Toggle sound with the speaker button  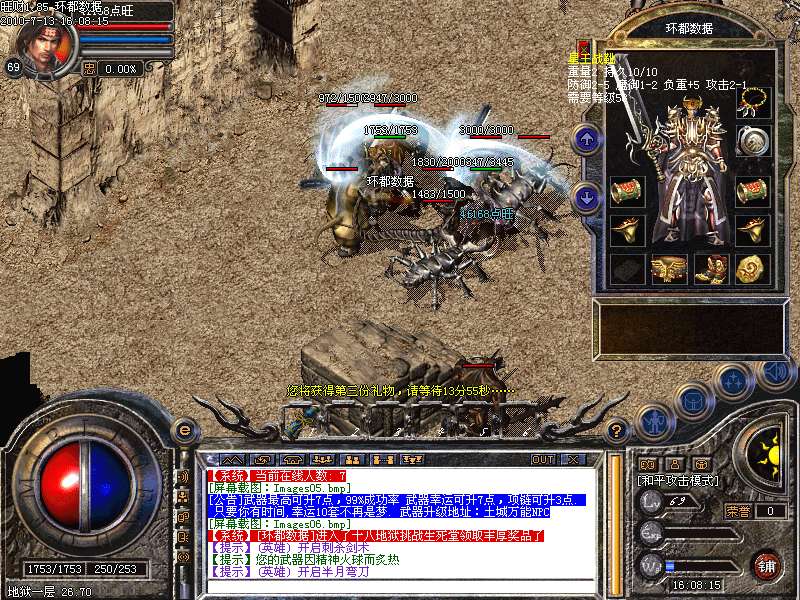click(x=773, y=372)
